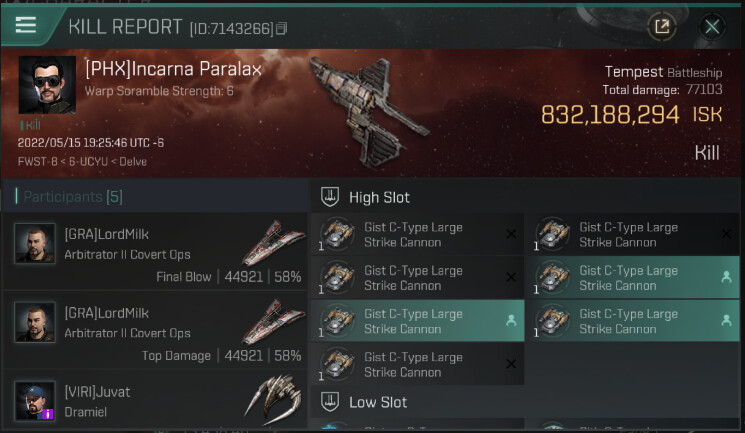The height and width of the screenshot is (433, 745).
Task: Open the hamburger menu
Action: coord(25,25)
